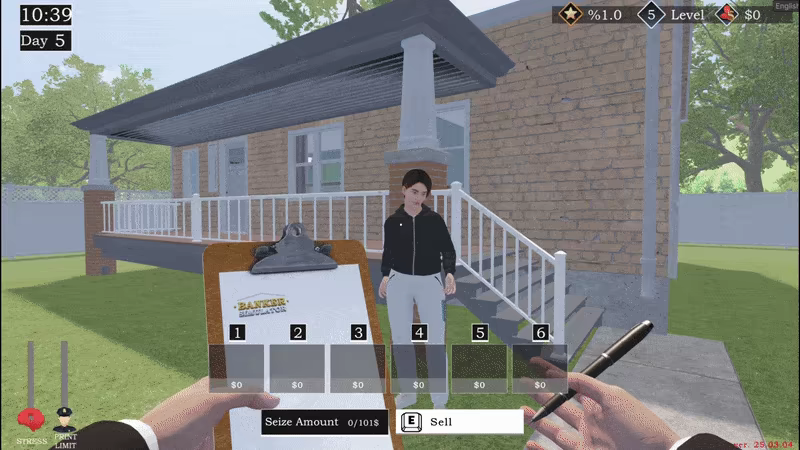The image size is (800, 450).
Task: Pick seize slot number 3
Action: (358, 367)
